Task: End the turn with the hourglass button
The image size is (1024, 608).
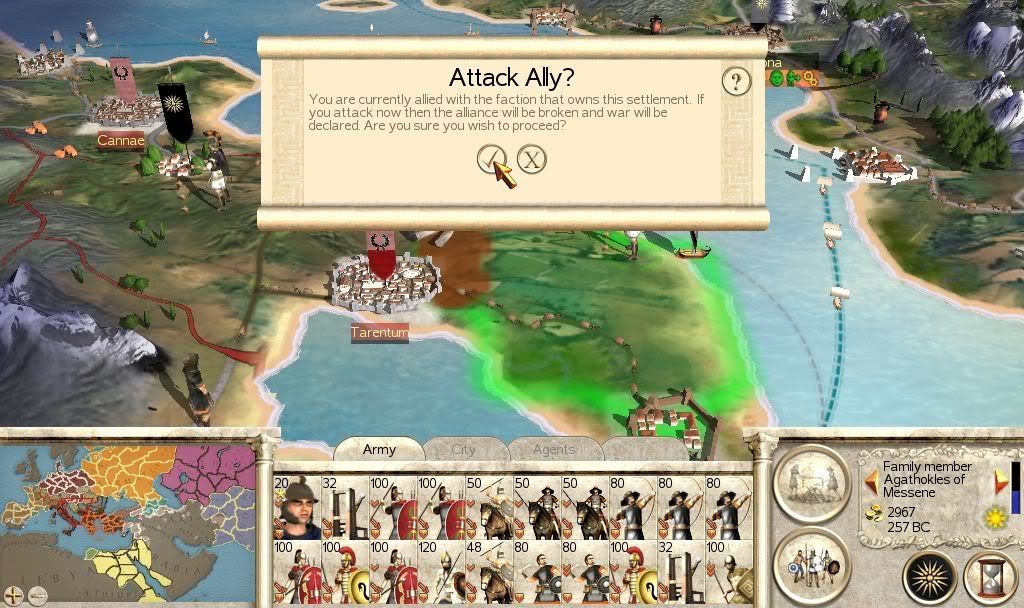Action: point(989,578)
